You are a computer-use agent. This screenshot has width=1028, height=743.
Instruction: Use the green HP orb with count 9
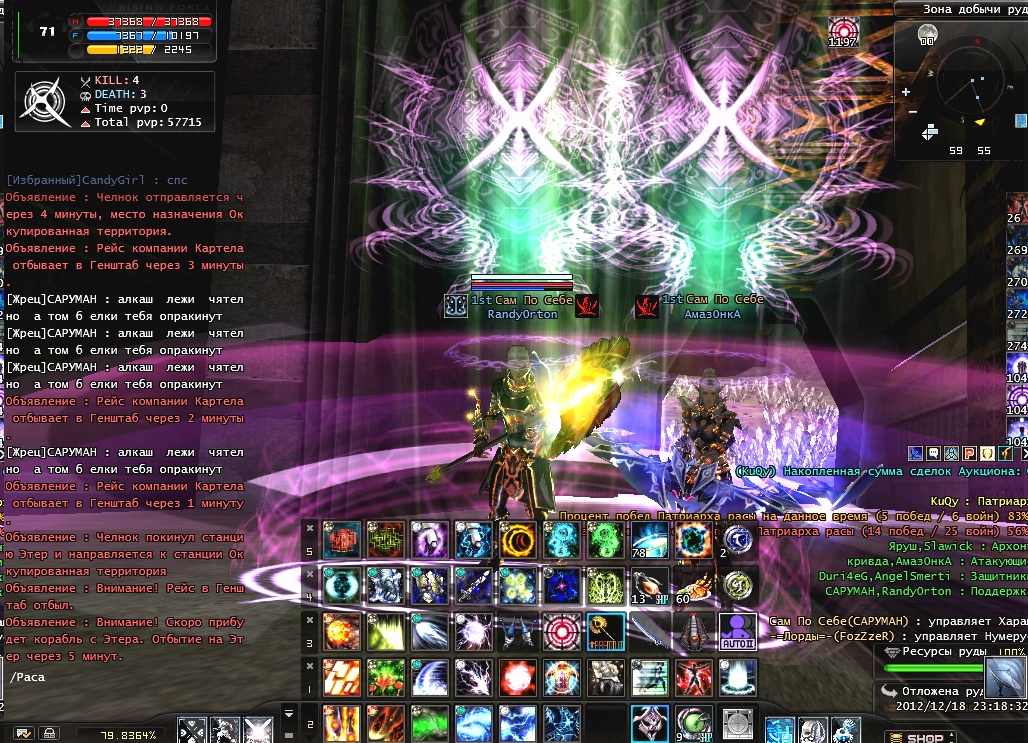point(692,724)
